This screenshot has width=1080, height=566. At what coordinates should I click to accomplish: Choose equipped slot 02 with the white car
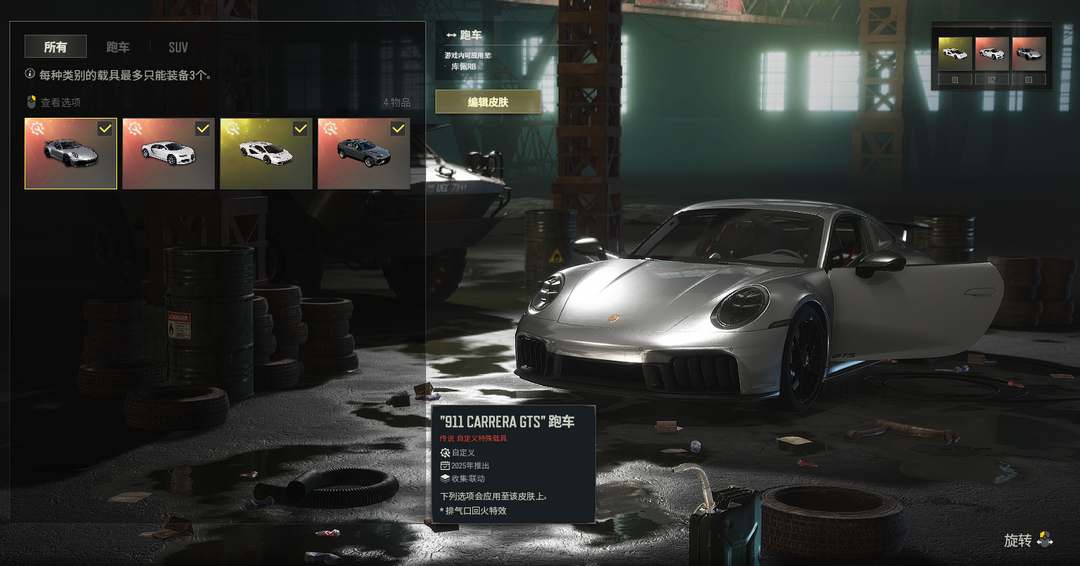click(x=992, y=54)
